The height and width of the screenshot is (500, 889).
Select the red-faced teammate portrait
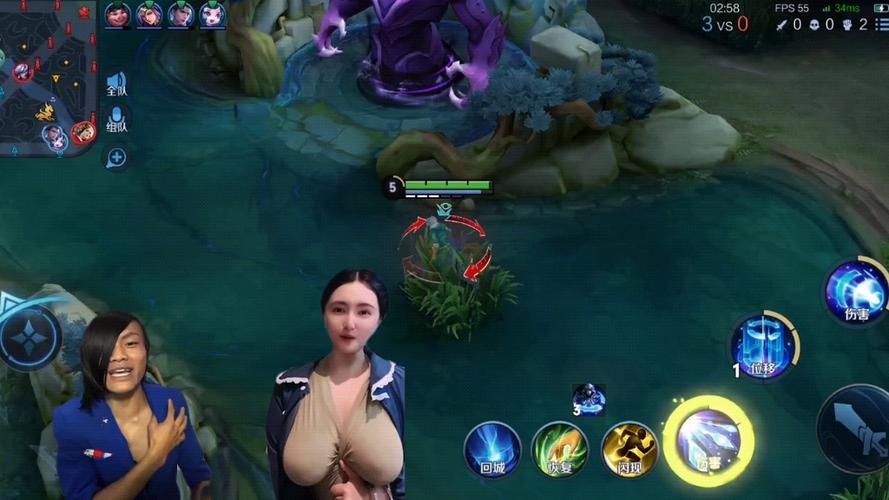click(118, 14)
